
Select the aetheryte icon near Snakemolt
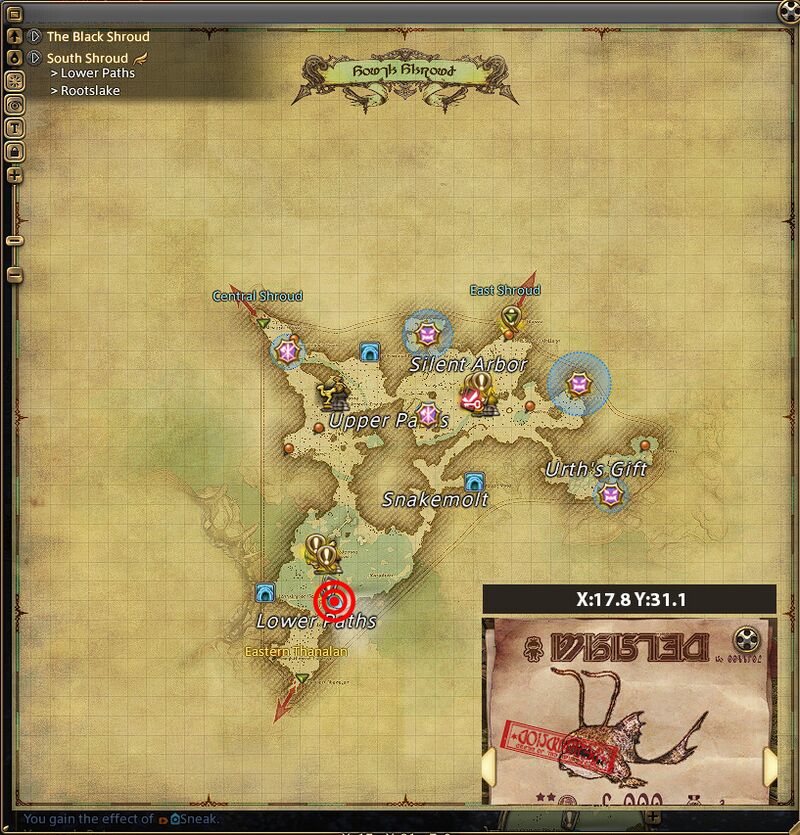click(474, 481)
